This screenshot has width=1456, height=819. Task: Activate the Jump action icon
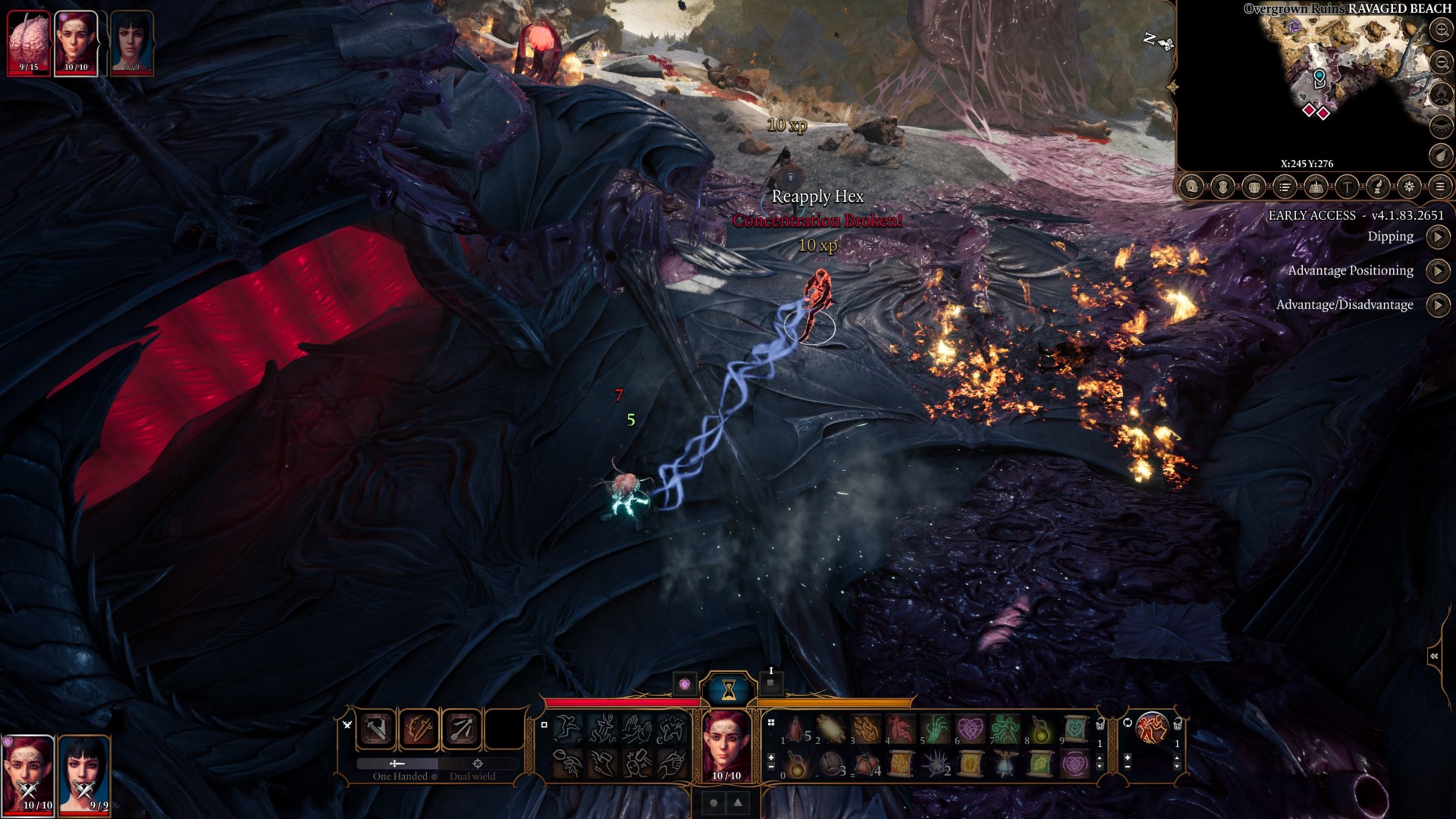pyautogui.click(x=566, y=730)
